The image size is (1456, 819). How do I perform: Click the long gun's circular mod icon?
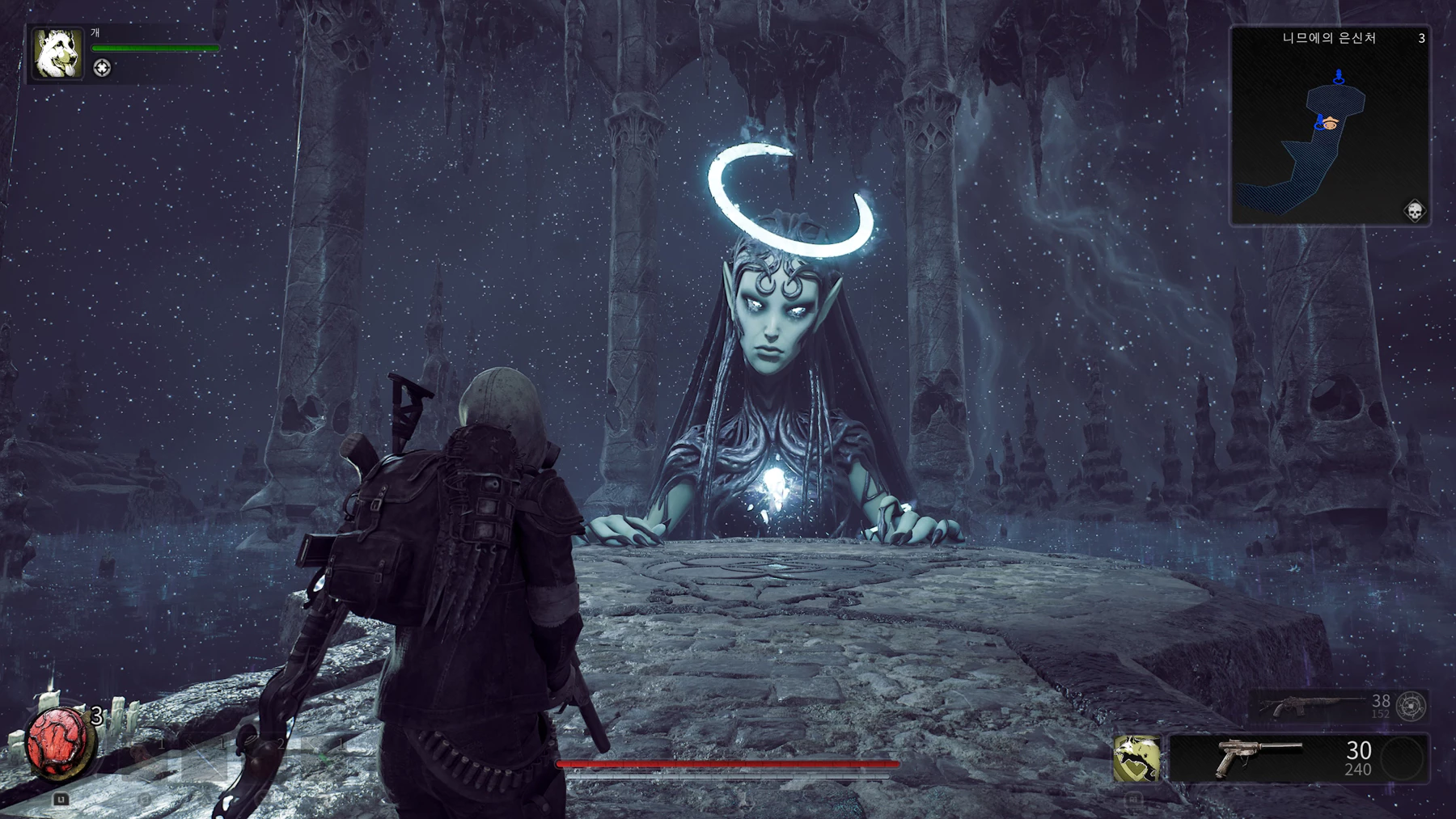point(1412,706)
